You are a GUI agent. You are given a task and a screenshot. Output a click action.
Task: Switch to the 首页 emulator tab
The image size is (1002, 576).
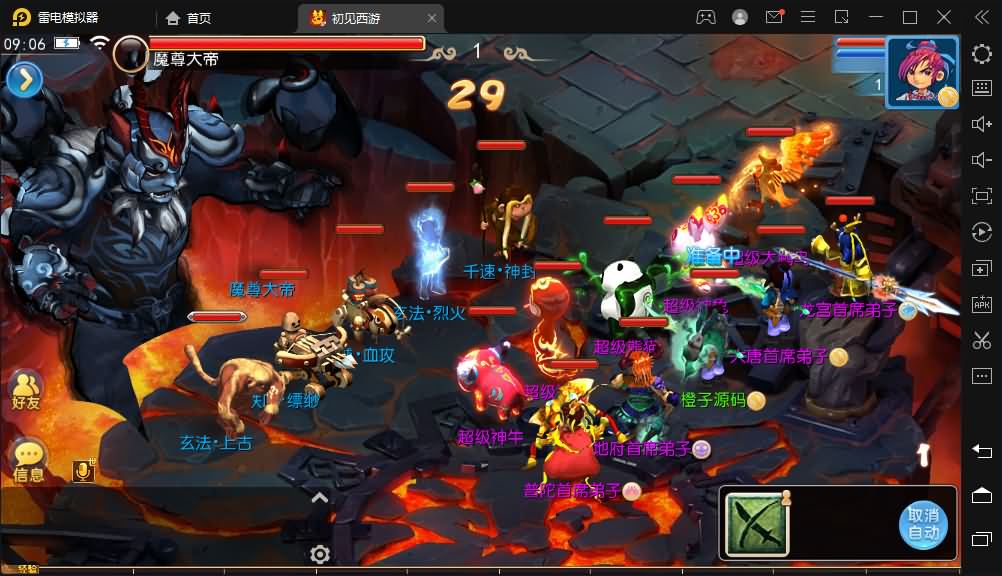point(189,18)
